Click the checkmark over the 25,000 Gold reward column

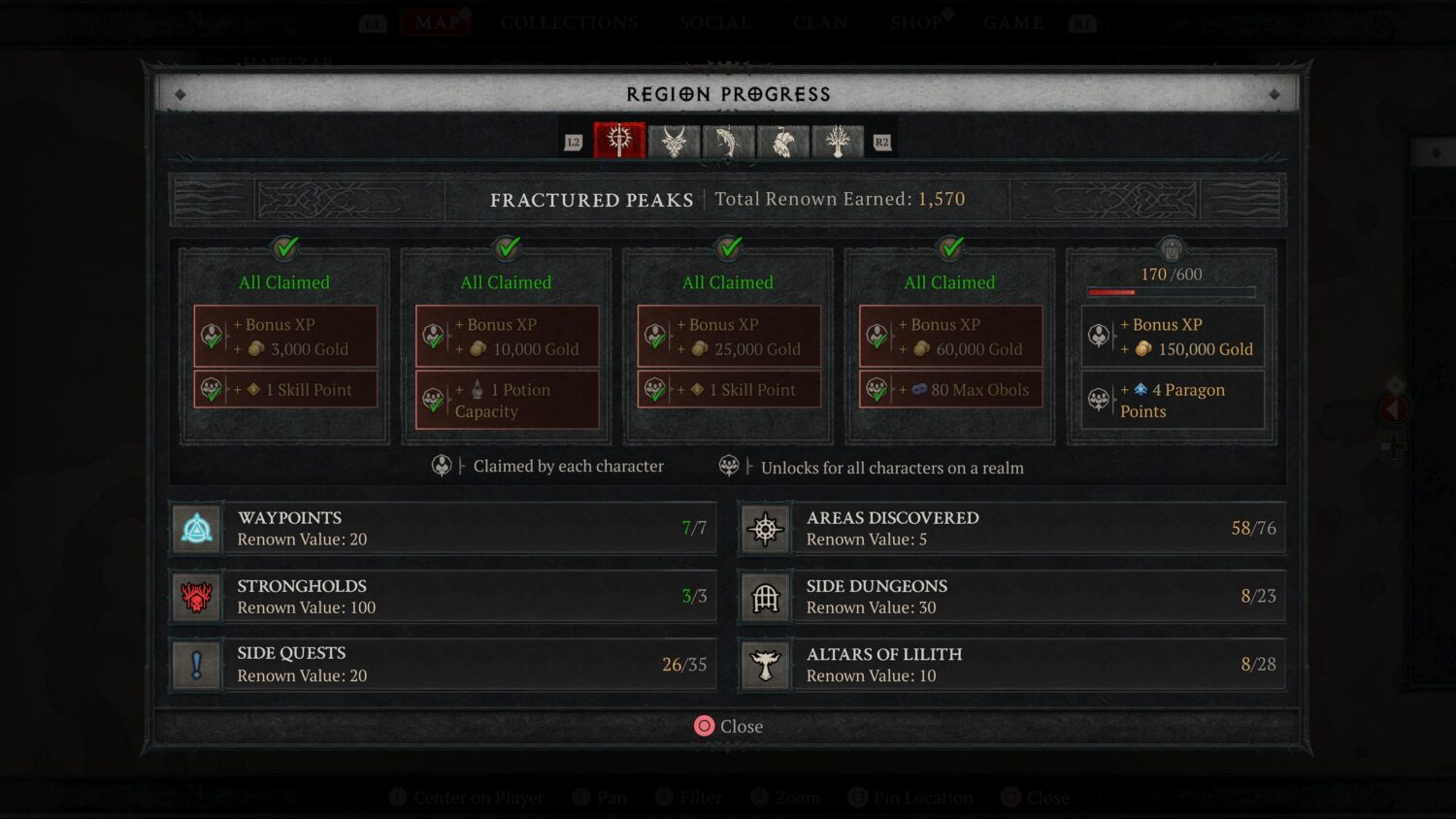tap(728, 248)
